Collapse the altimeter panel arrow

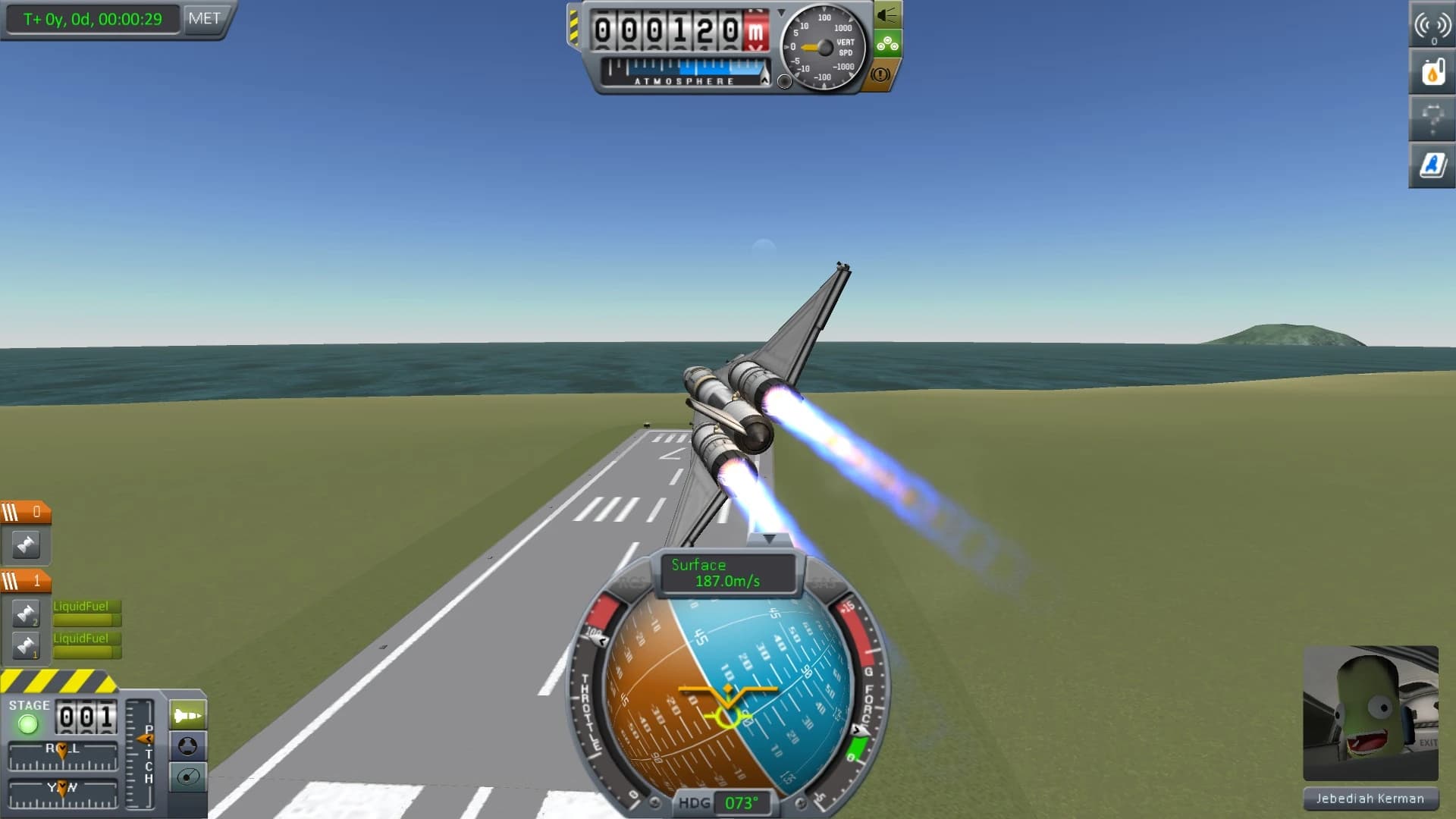click(x=782, y=11)
